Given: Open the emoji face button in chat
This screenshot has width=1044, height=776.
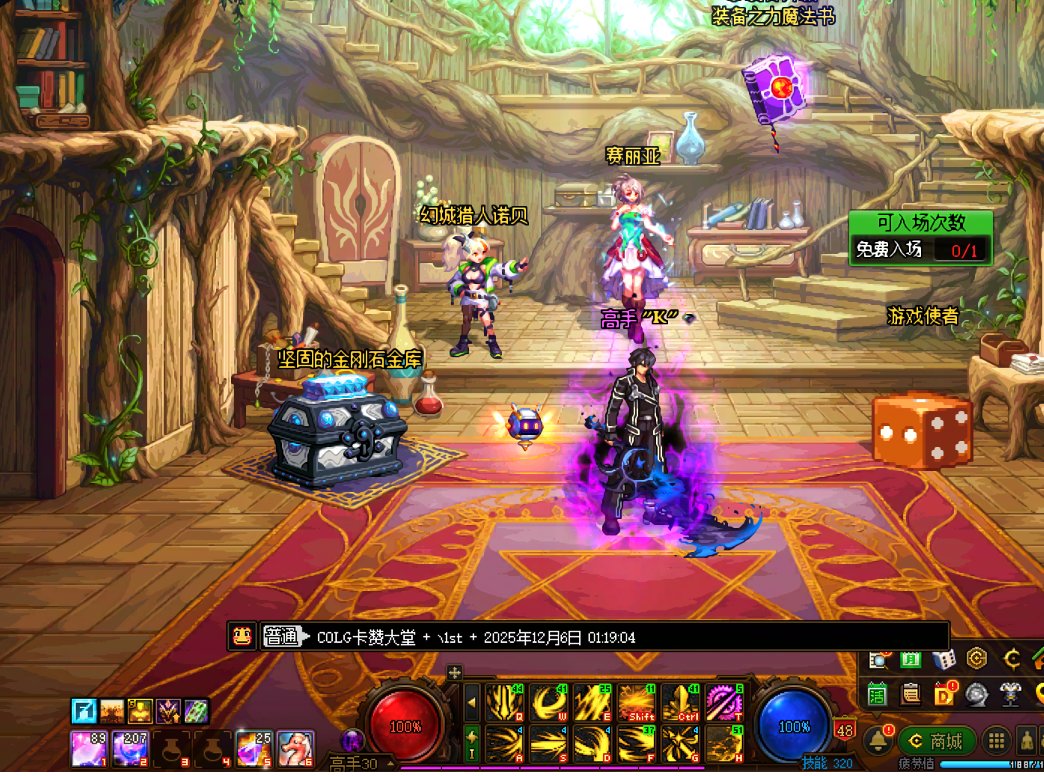Looking at the screenshot, I should (x=241, y=637).
